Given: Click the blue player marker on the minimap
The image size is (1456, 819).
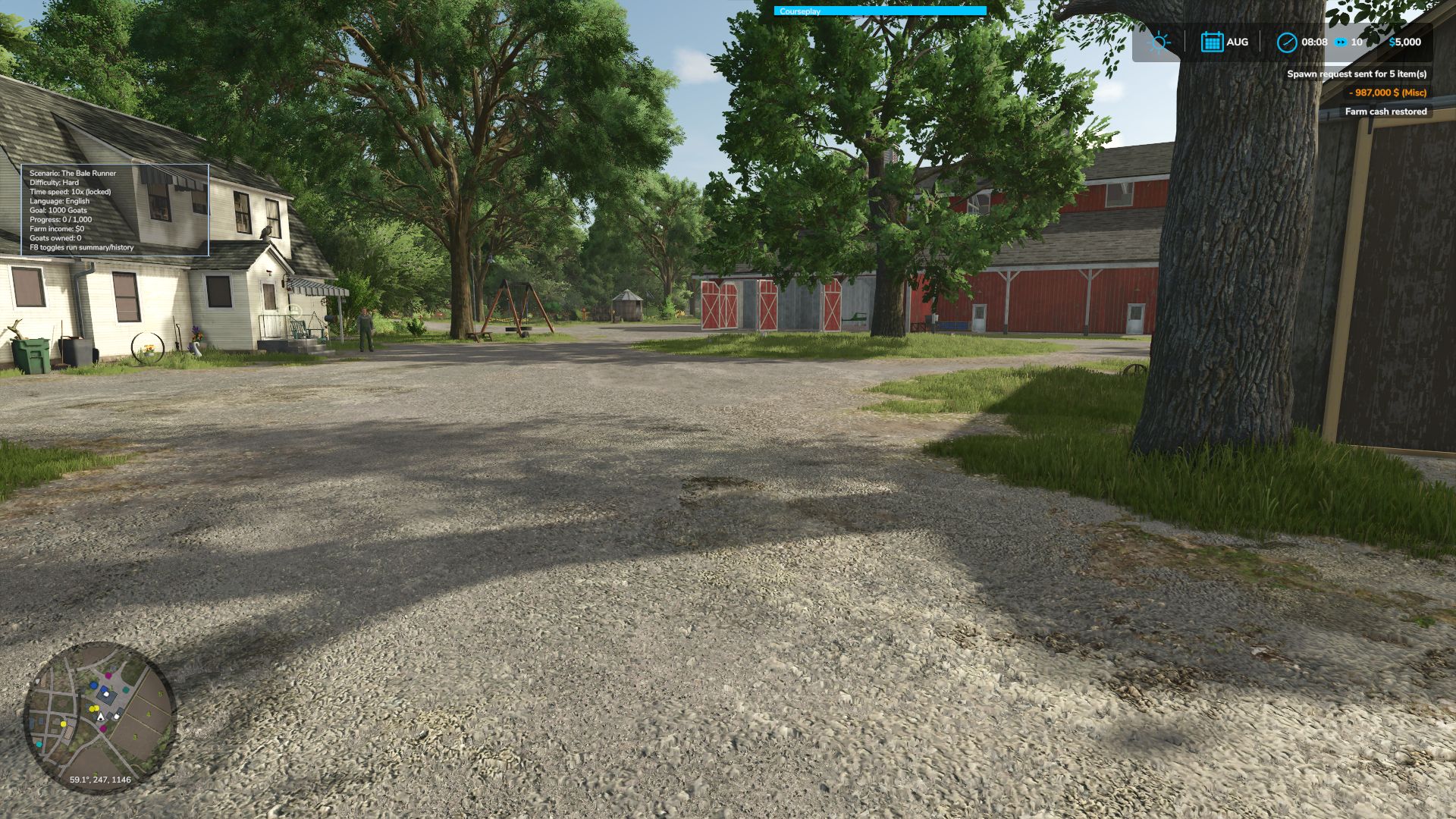Looking at the screenshot, I should [x=94, y=685].
